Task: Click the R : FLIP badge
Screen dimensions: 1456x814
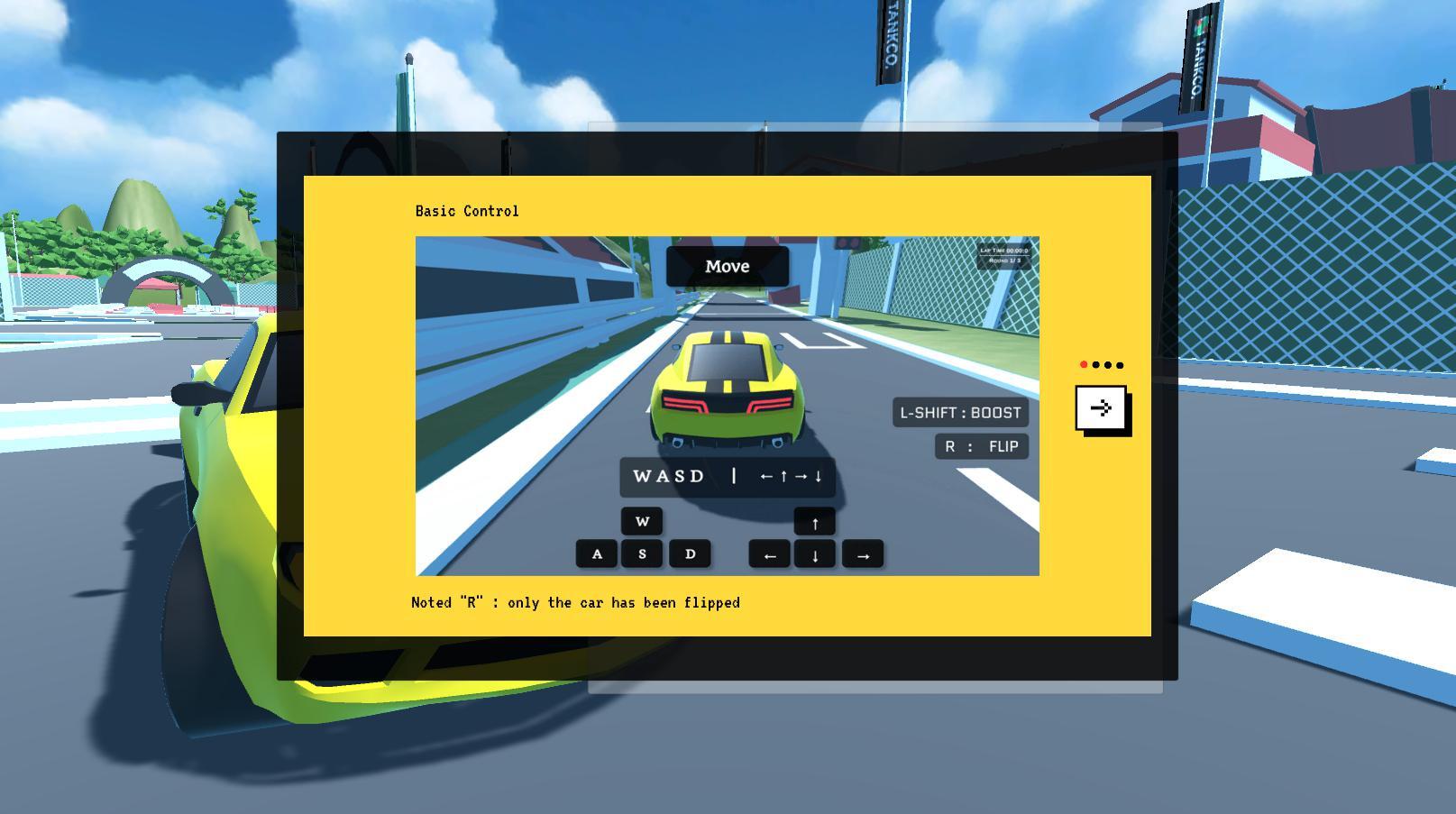Action: coord(980,446)
